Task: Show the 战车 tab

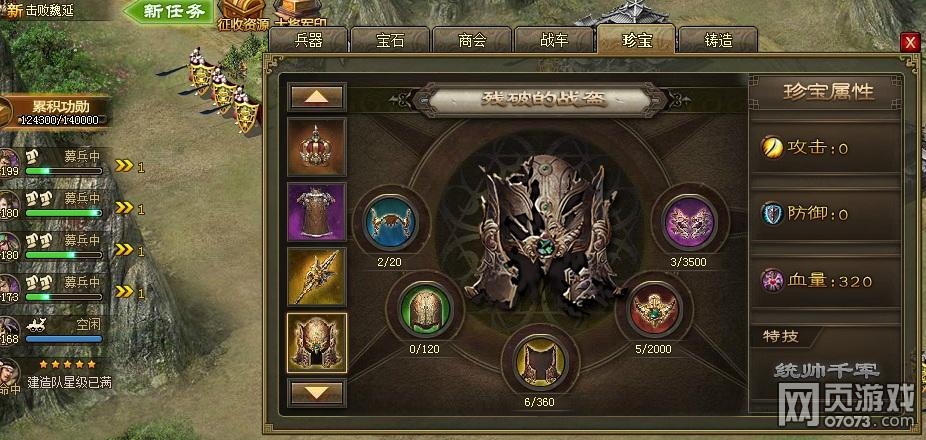Action: (x=553, y=40)
